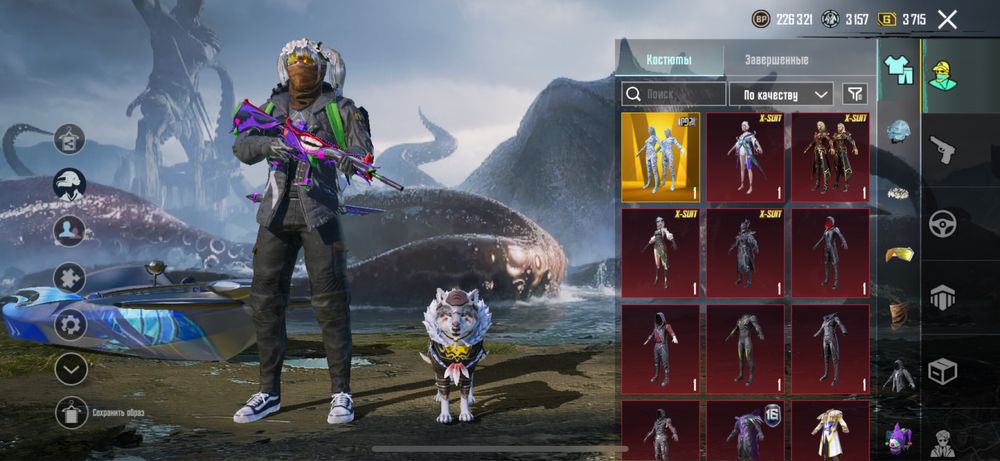1000x461 pixels.
Task: Open the Завершенные tab
Action: (776, 60)
